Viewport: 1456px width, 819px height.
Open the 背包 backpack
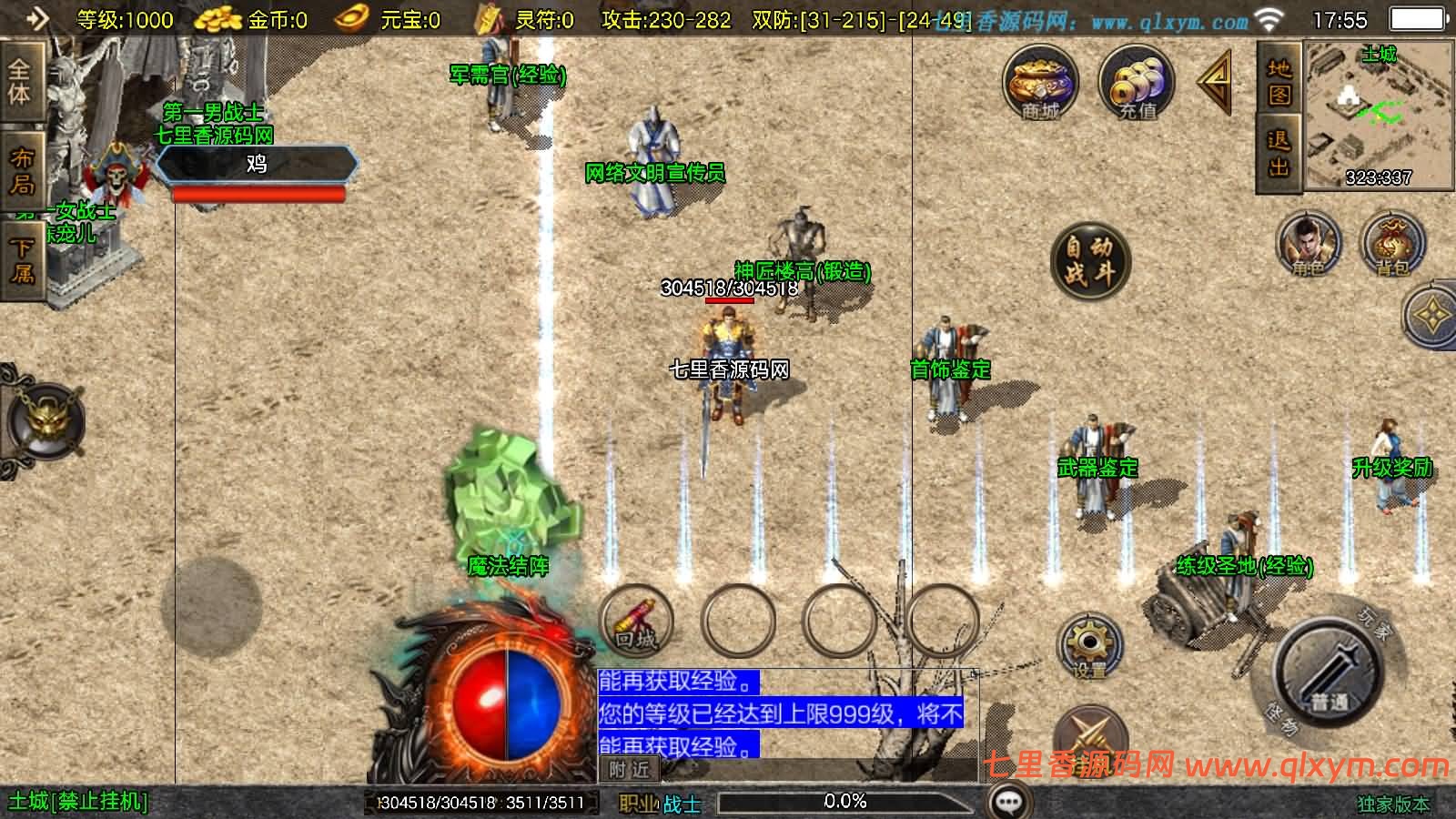coord(1391,244)
